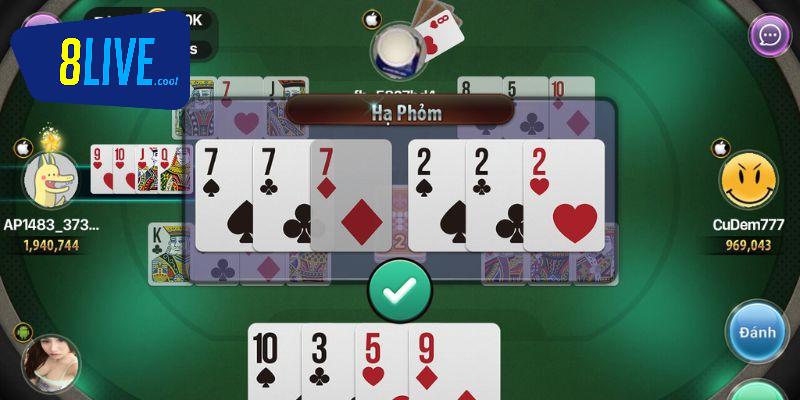Viewport: 800px width, 400px height.
Task: Confirm the meld with the green checkmark
Action: tap(399, 290)
